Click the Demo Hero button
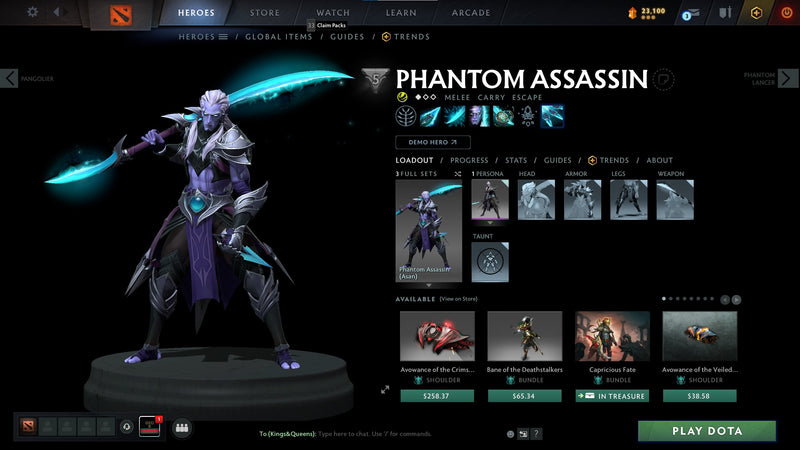The image size is (800, 450). 432,143
